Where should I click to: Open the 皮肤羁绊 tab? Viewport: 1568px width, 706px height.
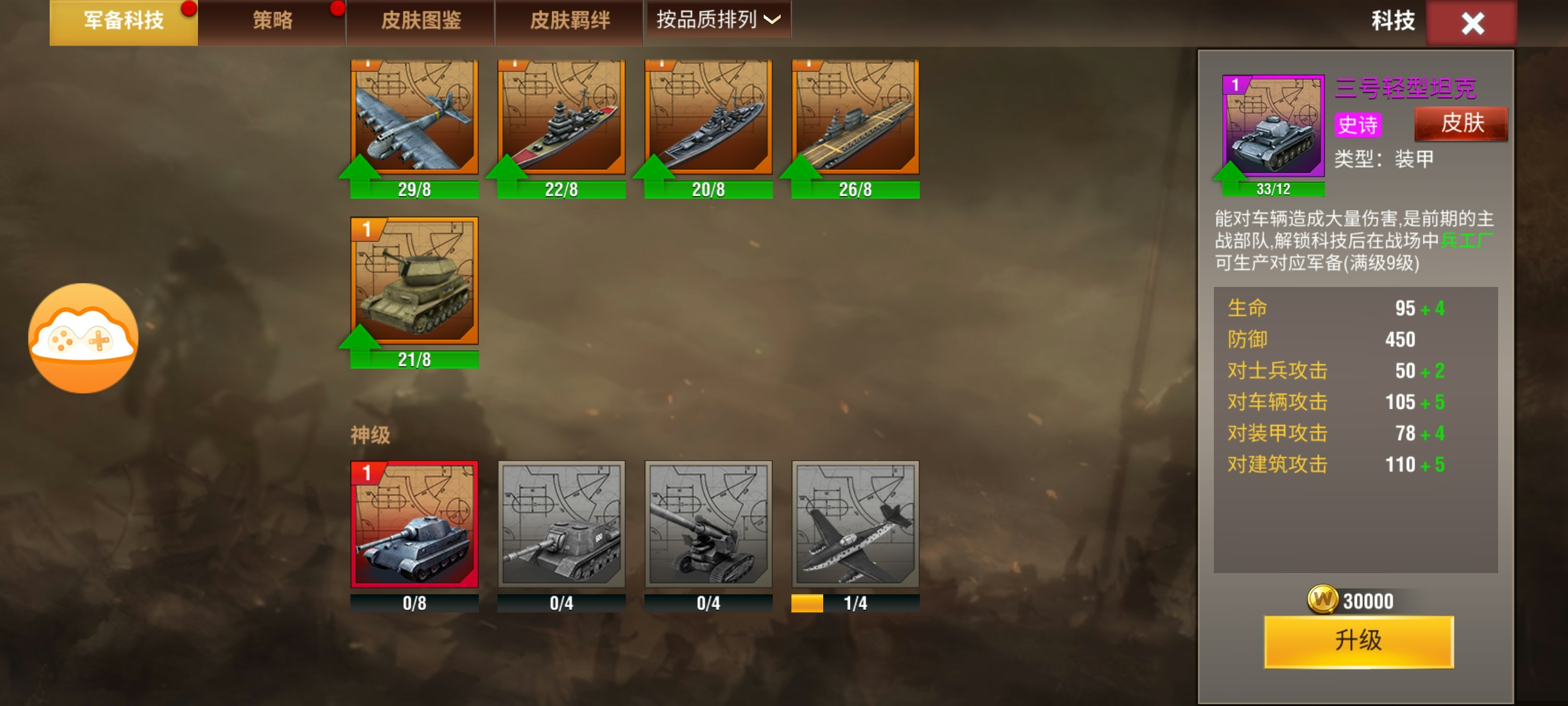pos(570,22)
